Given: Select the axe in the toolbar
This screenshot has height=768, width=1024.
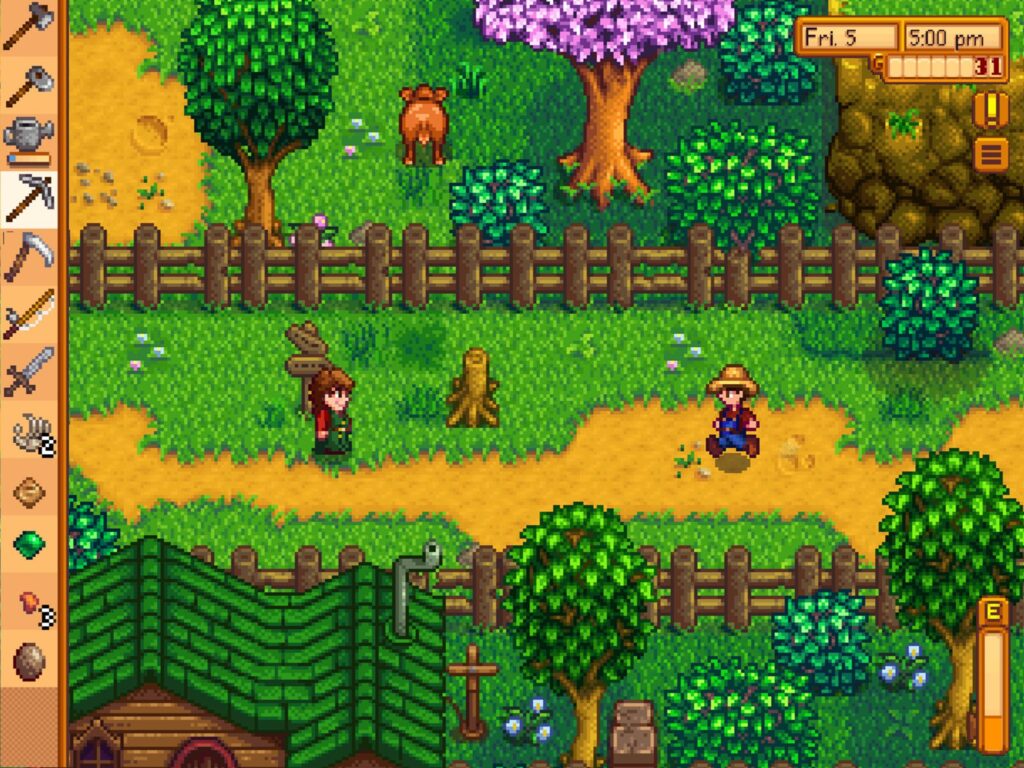Looking at the screenshot, I should coord(28,27).
